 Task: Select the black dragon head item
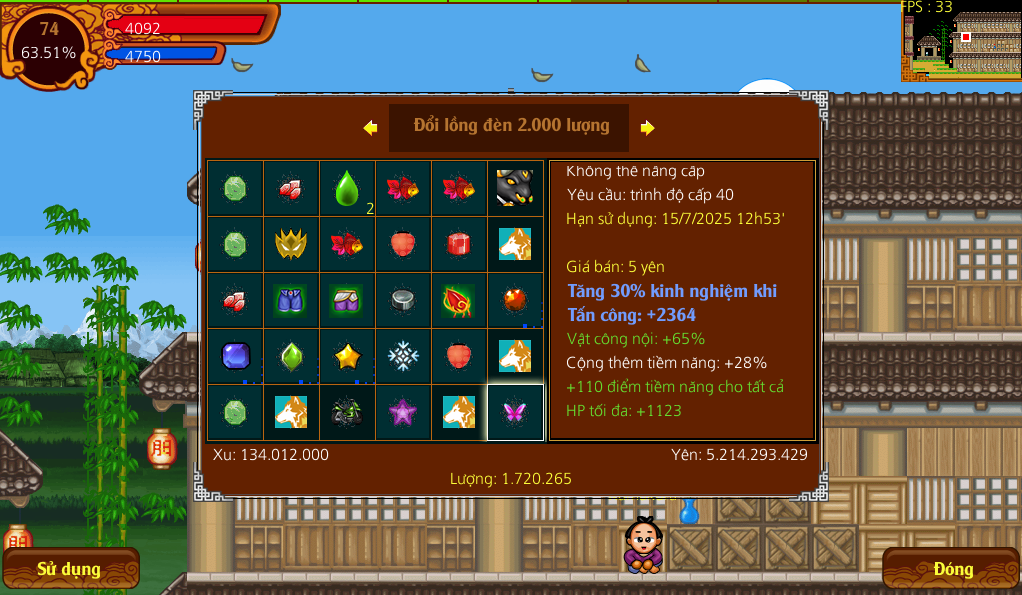click(515, 188)
